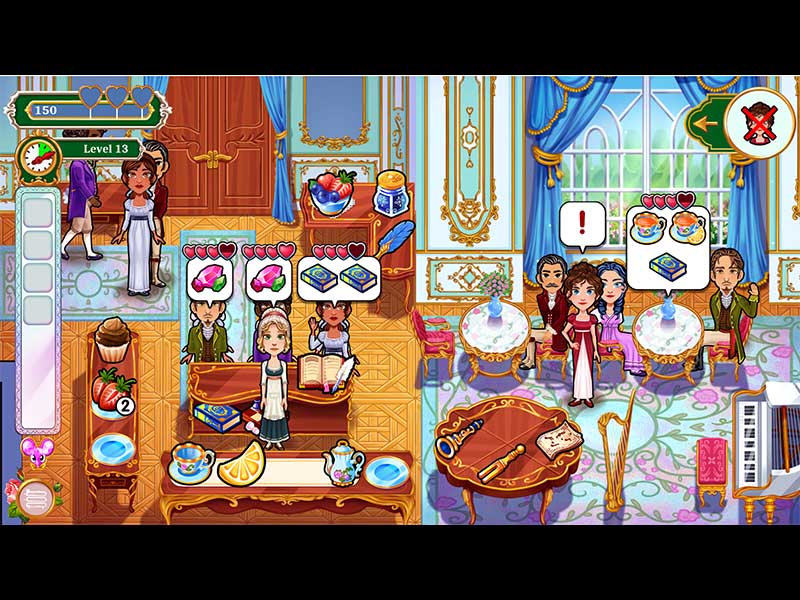Pick up the blue book on the desk
Image resolution: width=800 pixels, height=600 pixels.
click(216, 414)
